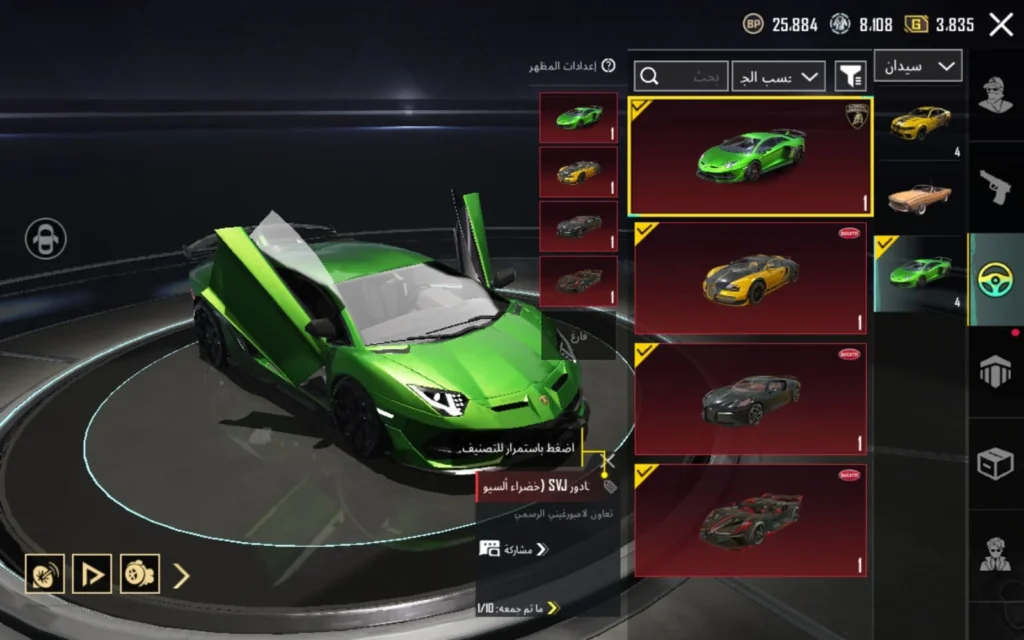The image size is (1024, 640).
Task: Play the vehicle preview animation
Action: click(x=92, y=574)
